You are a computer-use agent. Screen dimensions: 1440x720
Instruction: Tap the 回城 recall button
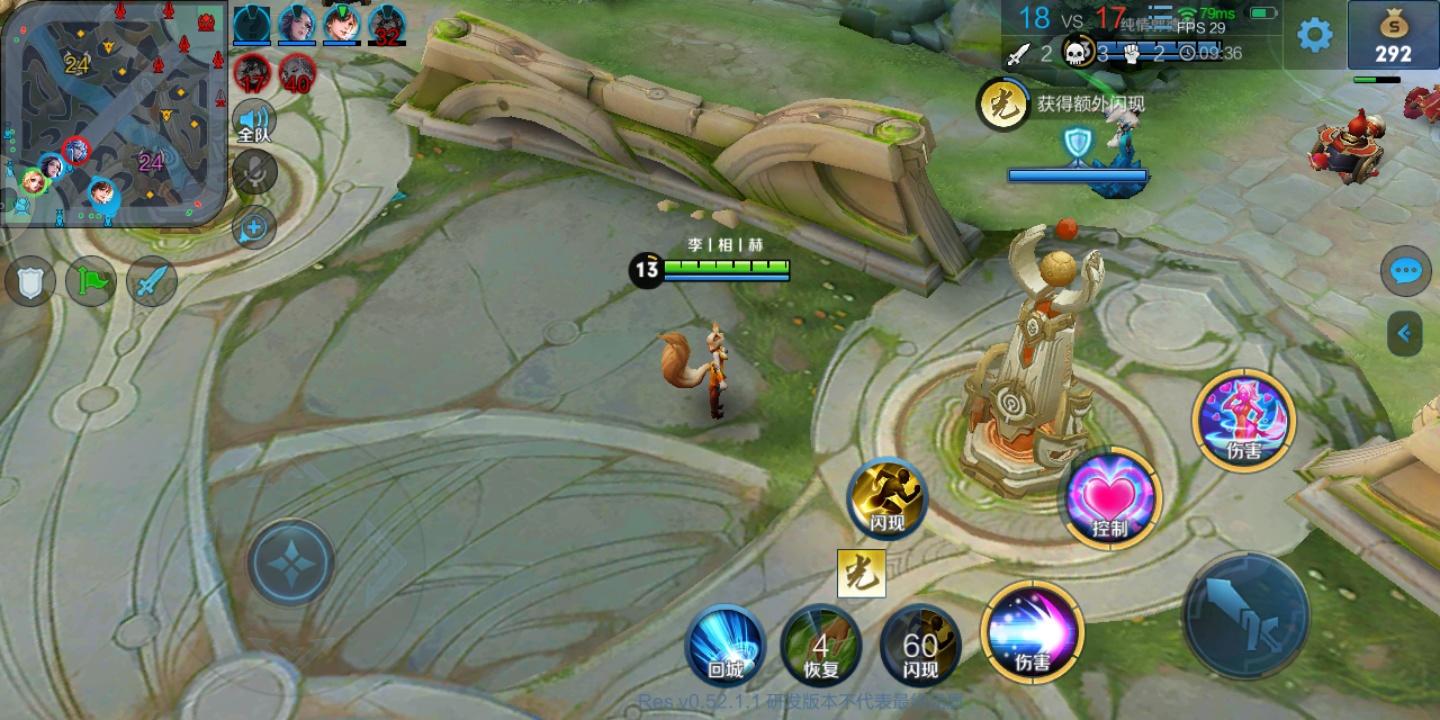[x=726, y=647]
